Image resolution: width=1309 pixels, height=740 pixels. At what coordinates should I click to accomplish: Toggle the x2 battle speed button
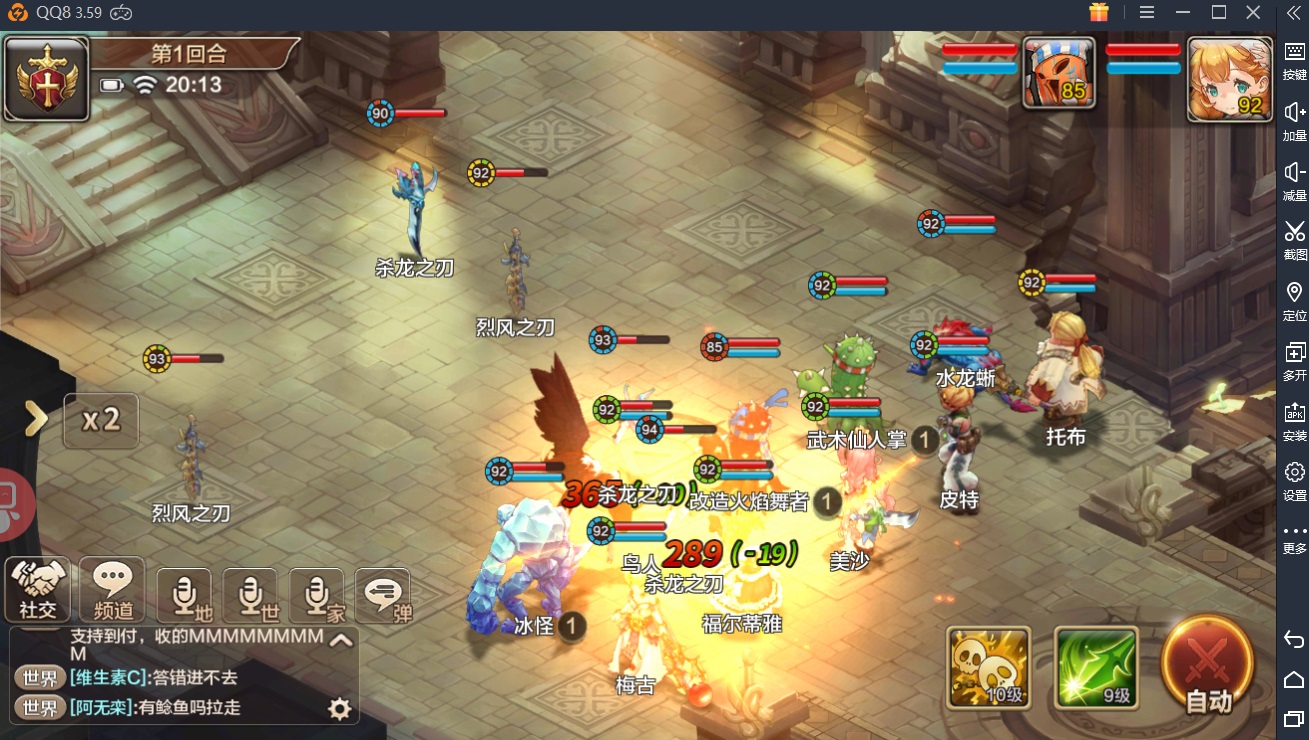point(101,420)
